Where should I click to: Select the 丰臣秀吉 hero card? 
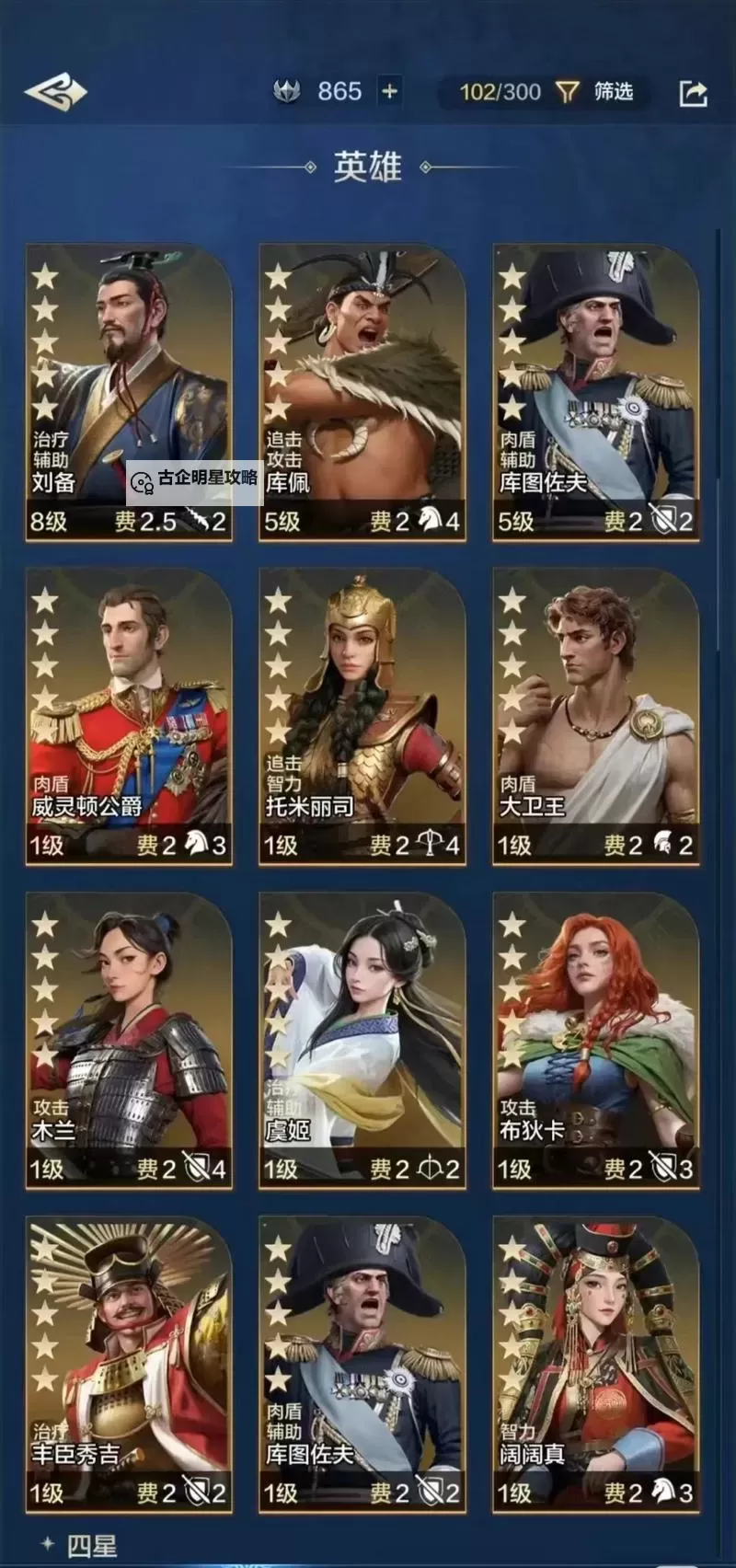(129, 1364)
